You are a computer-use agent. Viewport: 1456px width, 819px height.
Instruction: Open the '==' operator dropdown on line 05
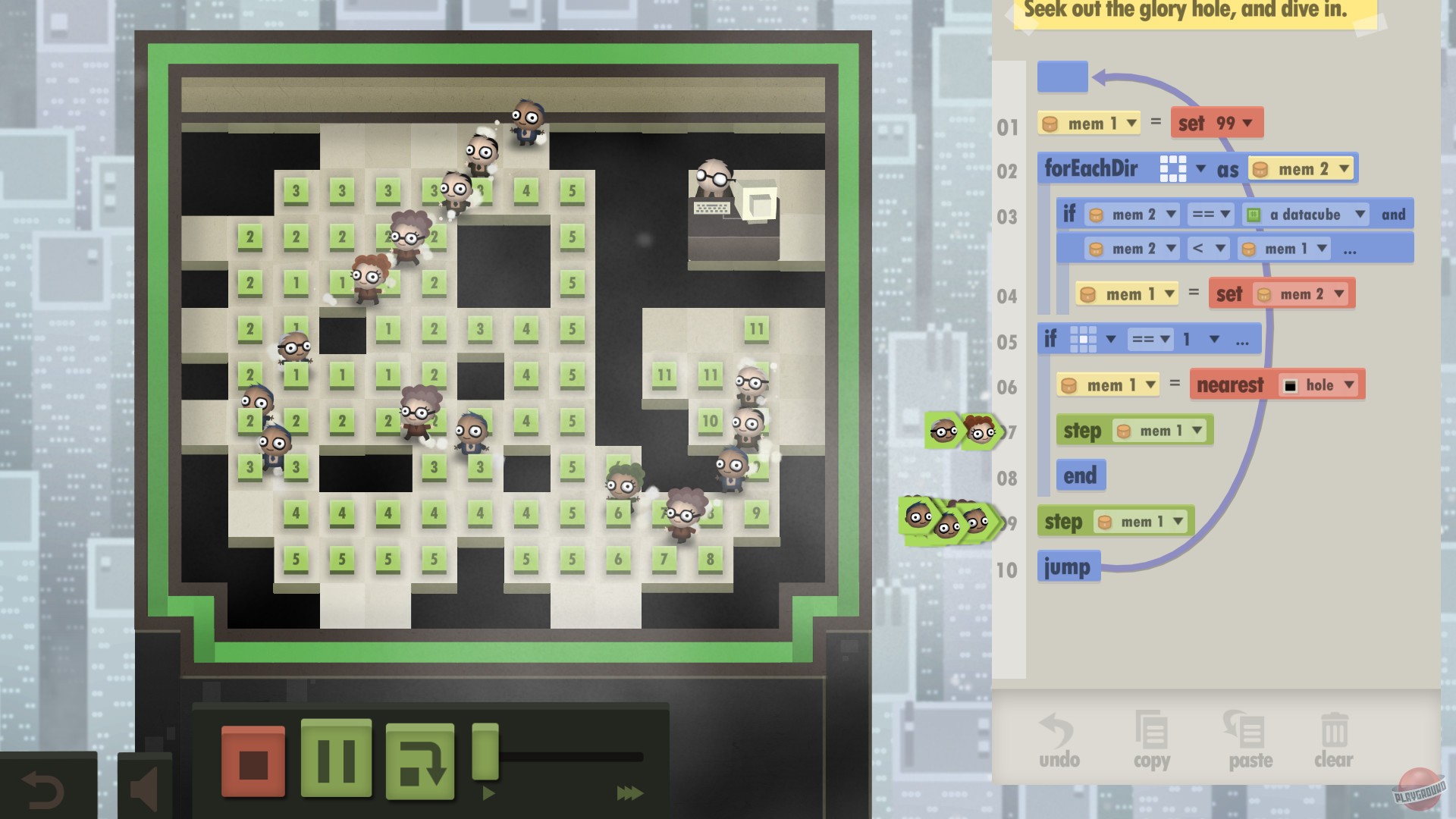click(x=1150, y=339)
